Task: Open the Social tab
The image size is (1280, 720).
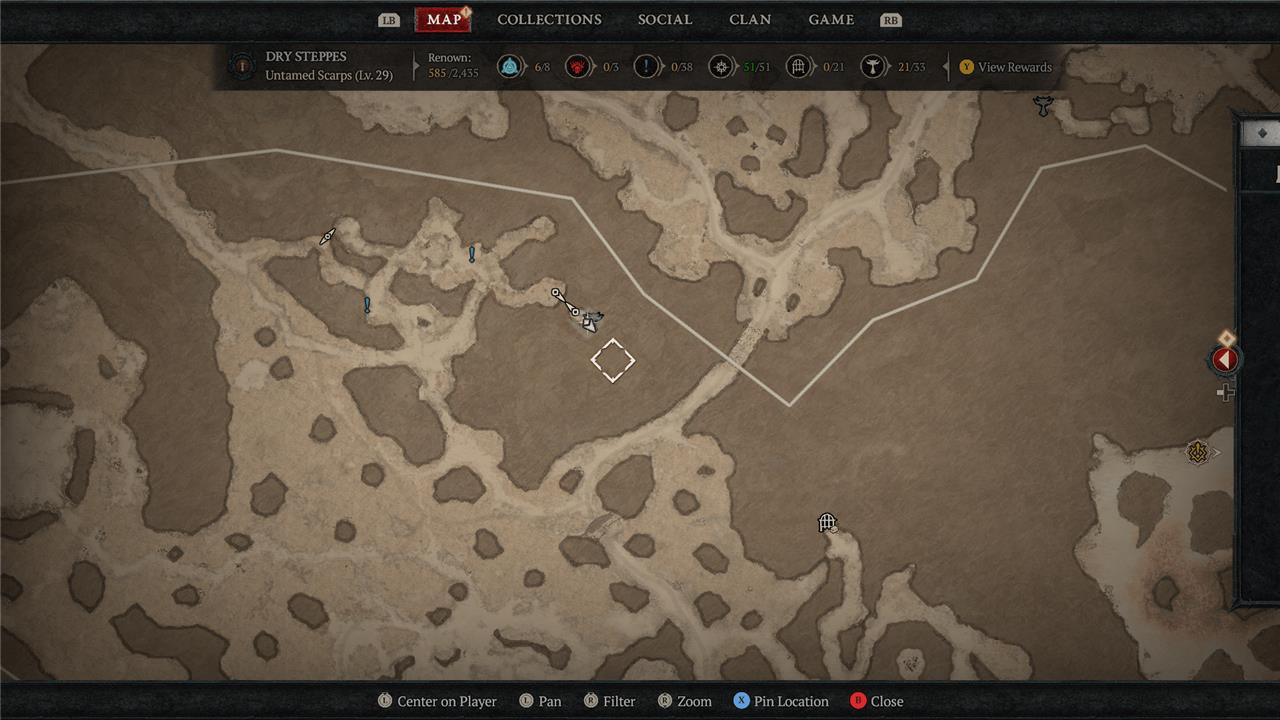Action: tap(665, 20)
